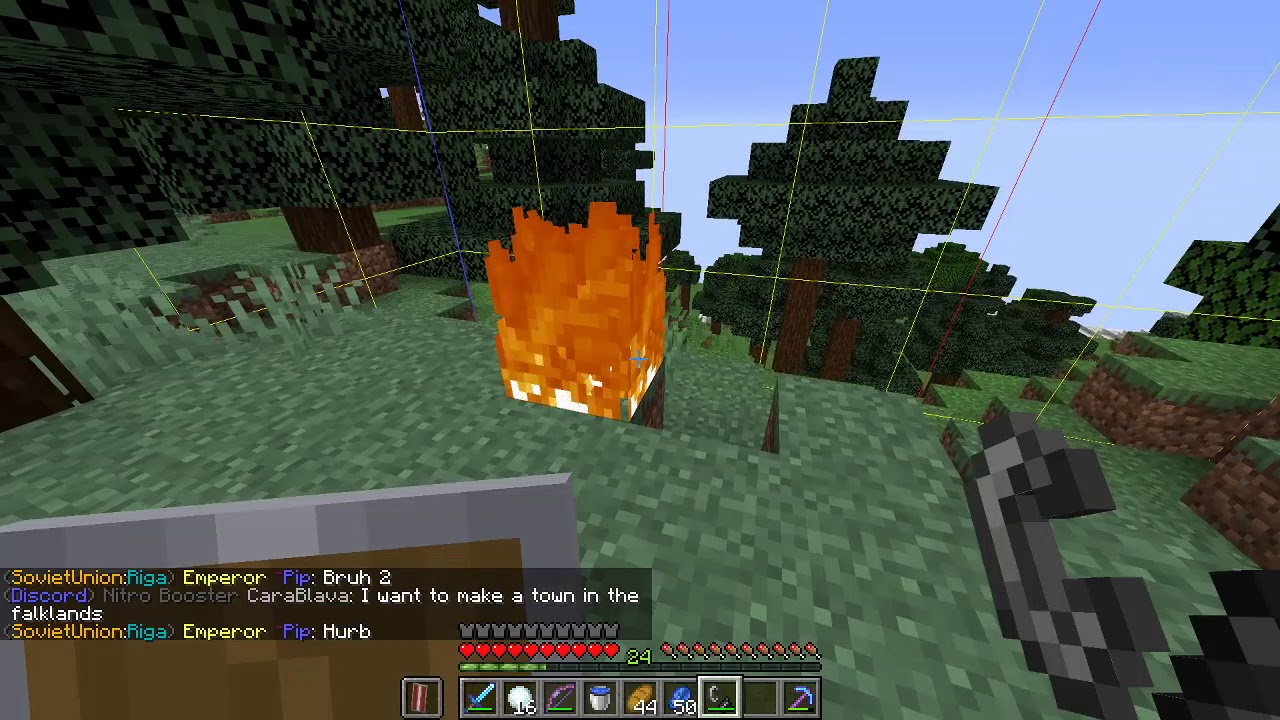Click the off-hand shield slot

pos(421,697)
